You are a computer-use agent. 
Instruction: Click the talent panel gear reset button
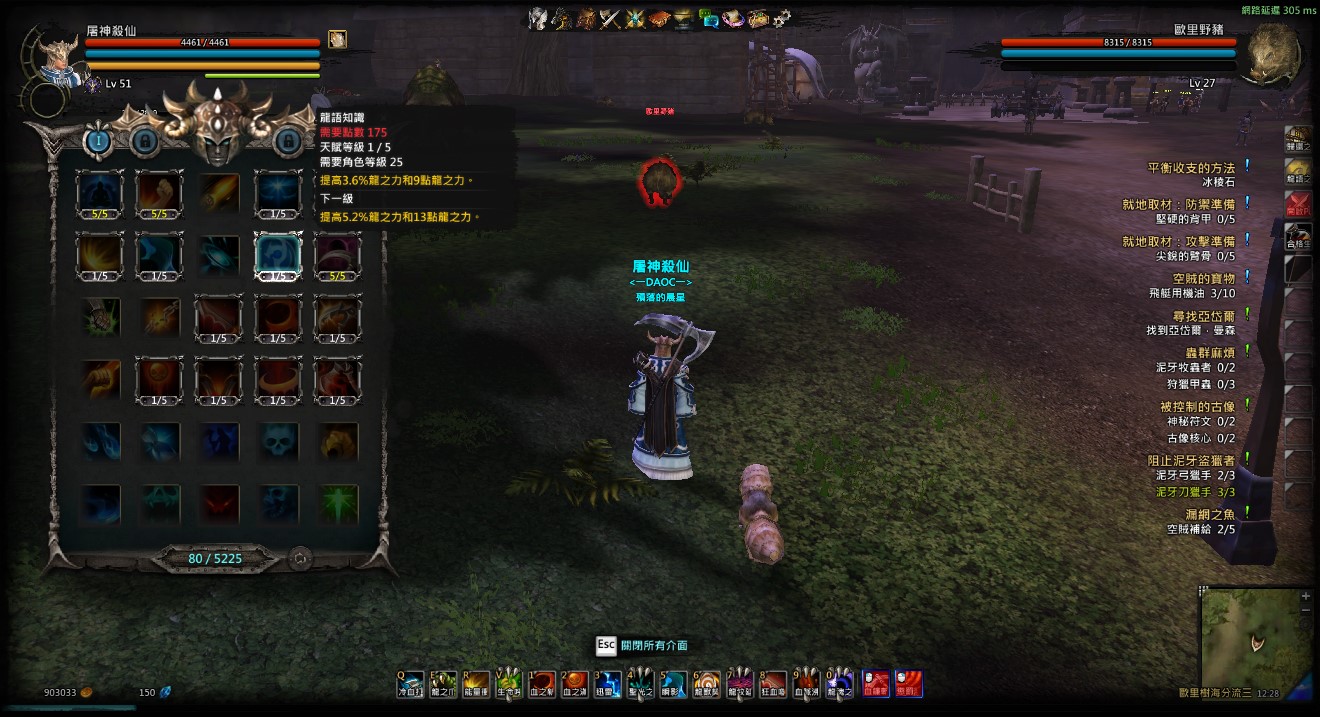point(299,558)
